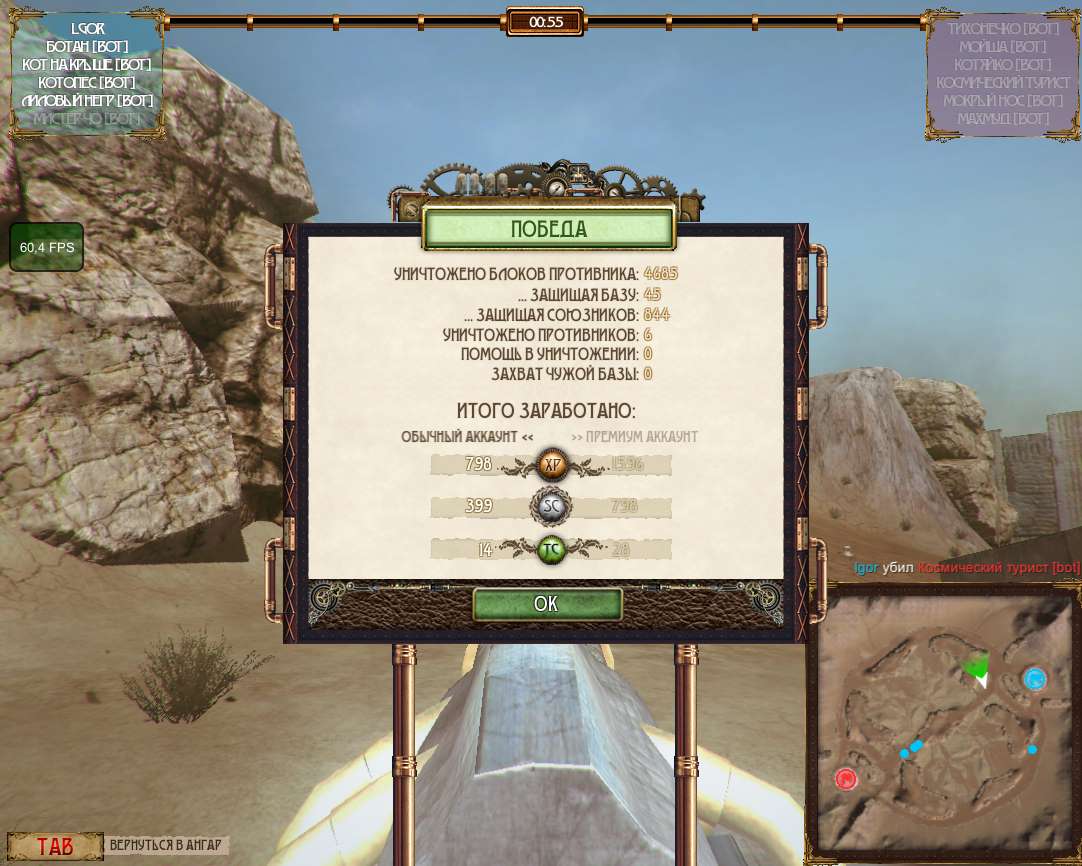This screenshot has height=866, width=1082.
Task: Select the Обычный аккаунт option
Action: (x=467, y=437)
